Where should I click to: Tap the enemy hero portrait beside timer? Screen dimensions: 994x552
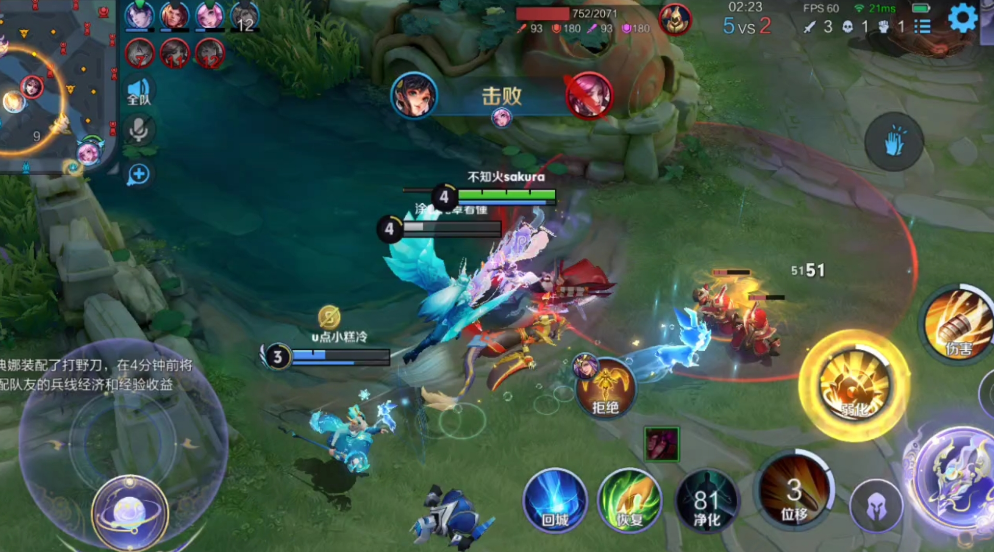point(674,17)
